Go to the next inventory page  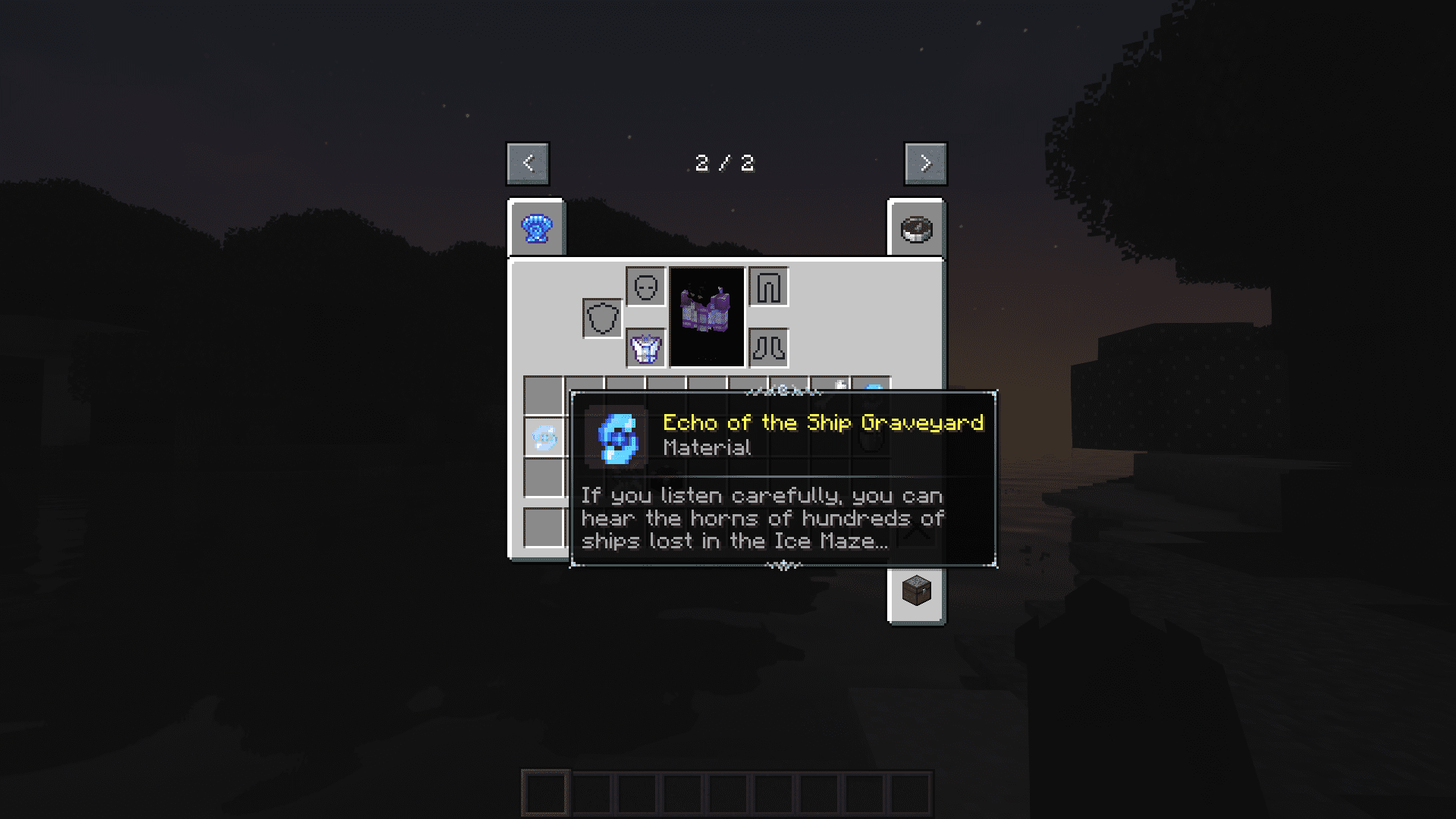pos(925,163)
